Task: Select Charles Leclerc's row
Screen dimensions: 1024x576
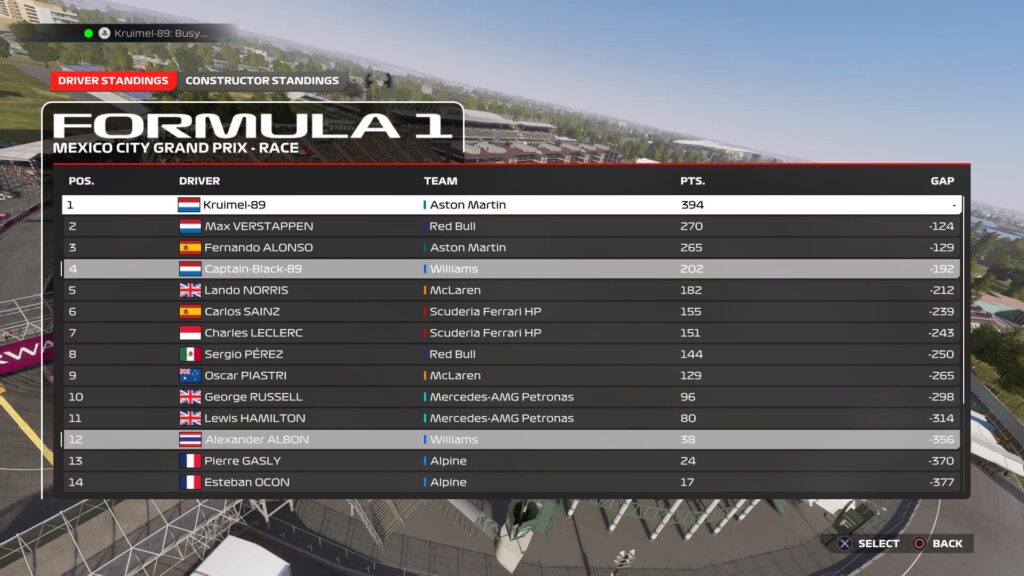Action: pyautogui.click(x=511, y=333)
